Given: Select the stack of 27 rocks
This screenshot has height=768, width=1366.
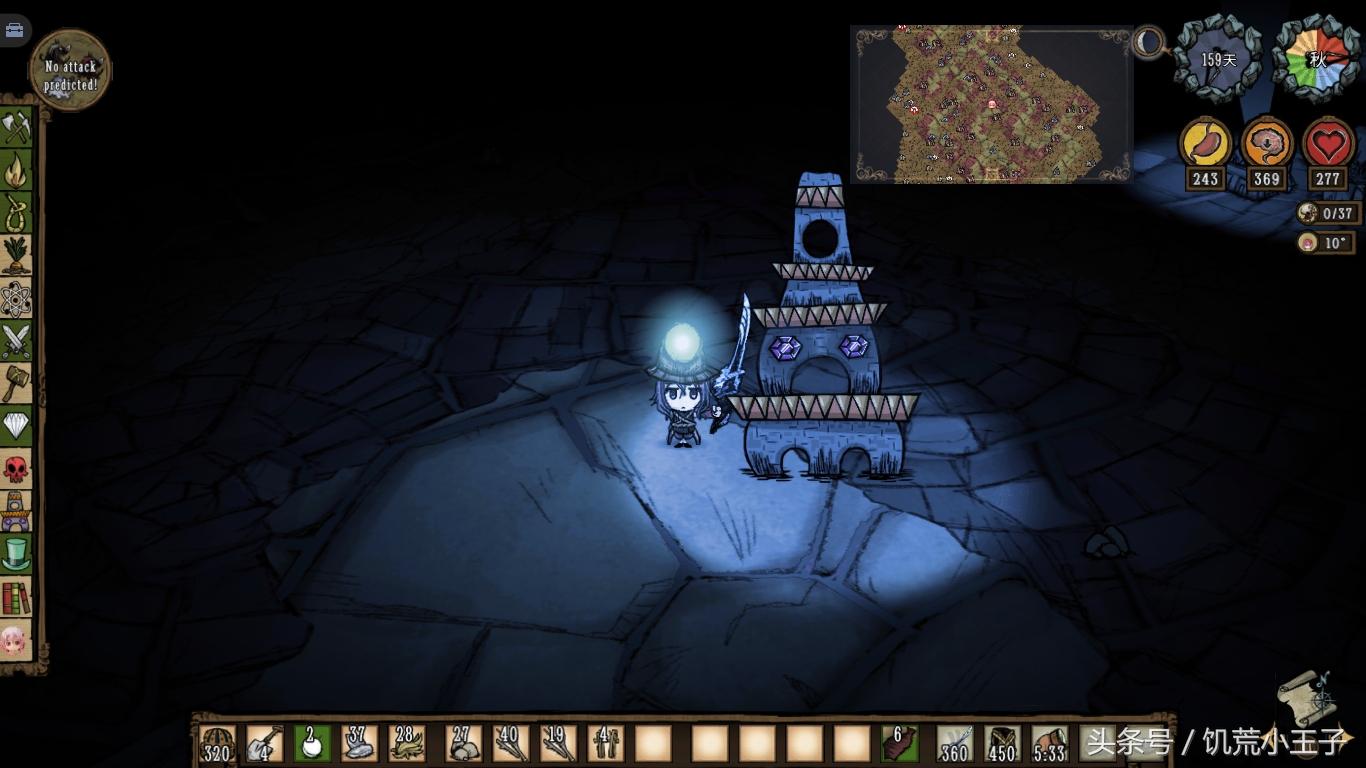Looking at the screenshot, I should (463, 744).
